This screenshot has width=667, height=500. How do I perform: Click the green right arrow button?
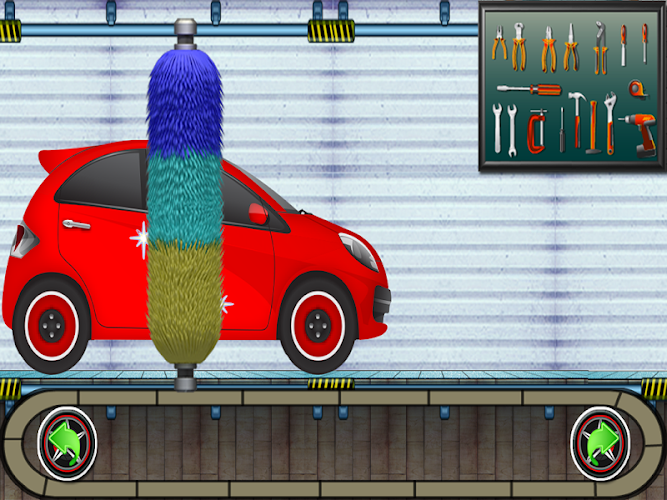coord(600,442)
